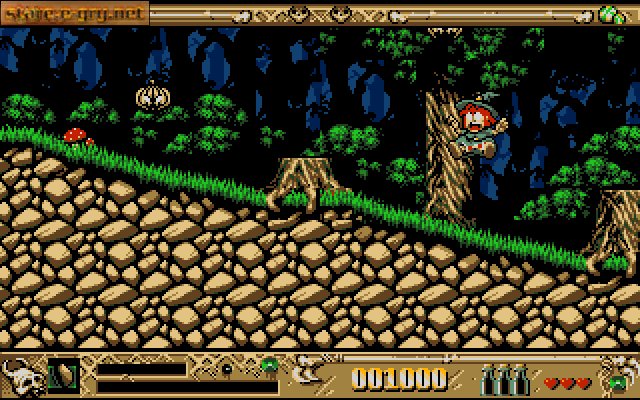Select the current weapon item slot

(64, 375)
